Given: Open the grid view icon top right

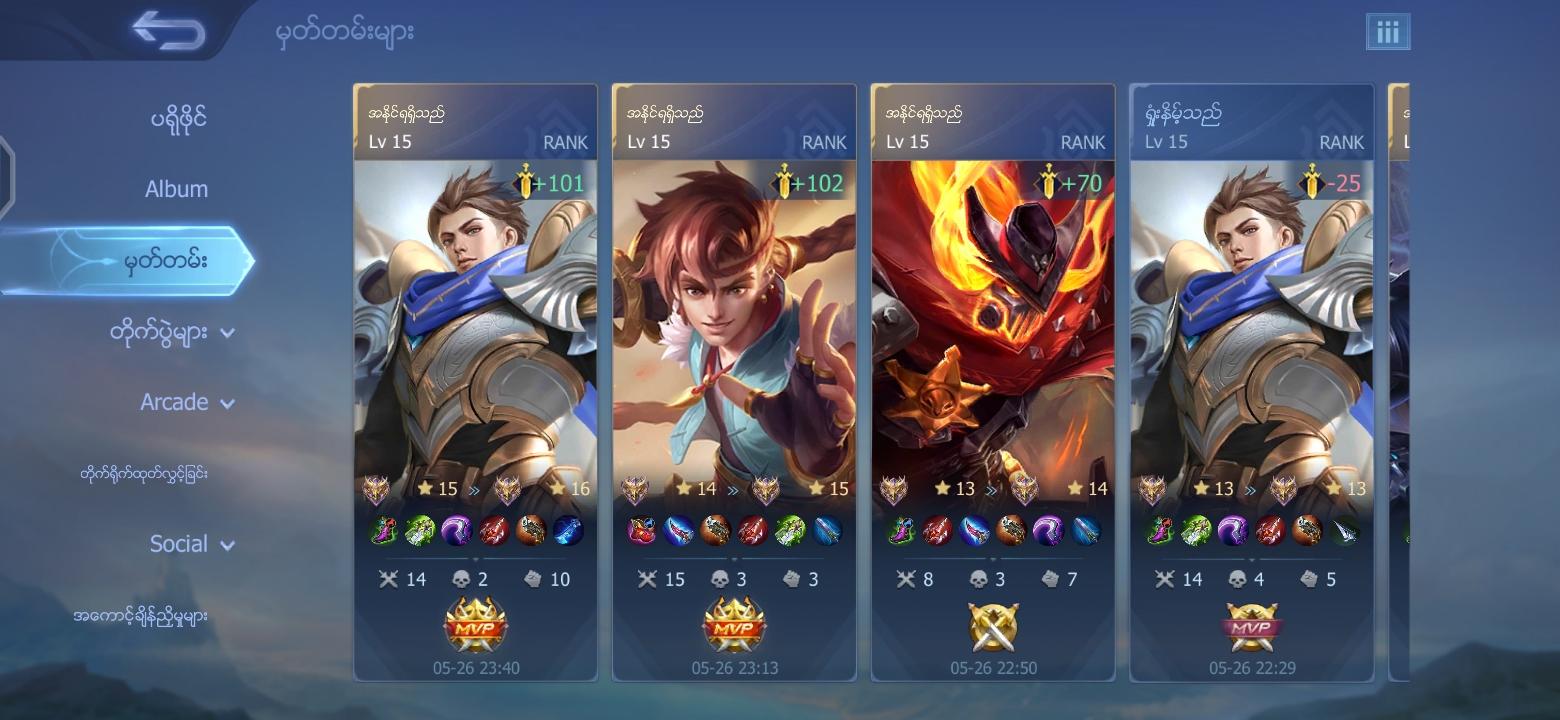Looking at the screenshot, I should click(x=1388, y=31).
